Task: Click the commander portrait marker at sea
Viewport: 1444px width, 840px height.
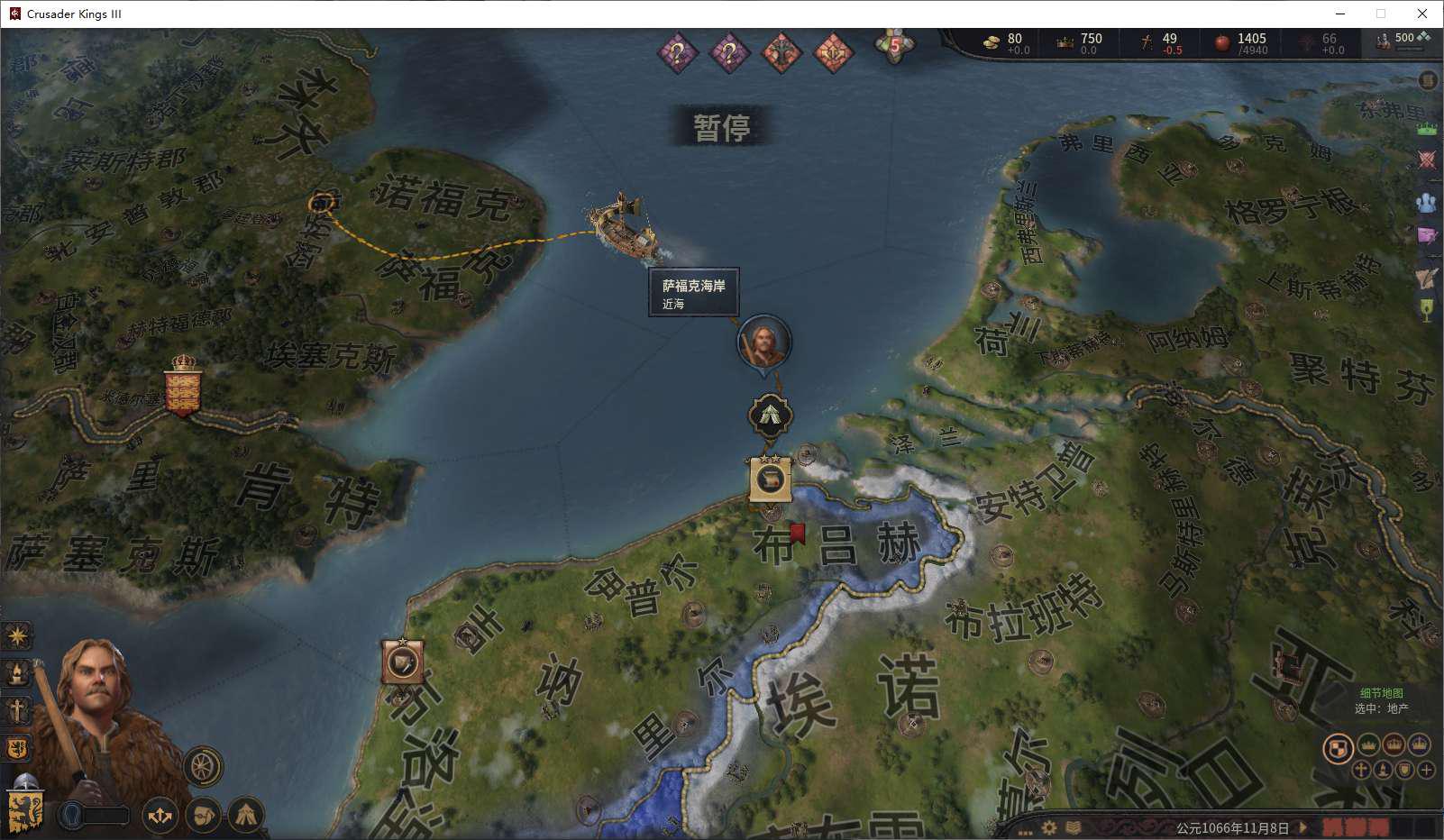Action: point(763,342)
